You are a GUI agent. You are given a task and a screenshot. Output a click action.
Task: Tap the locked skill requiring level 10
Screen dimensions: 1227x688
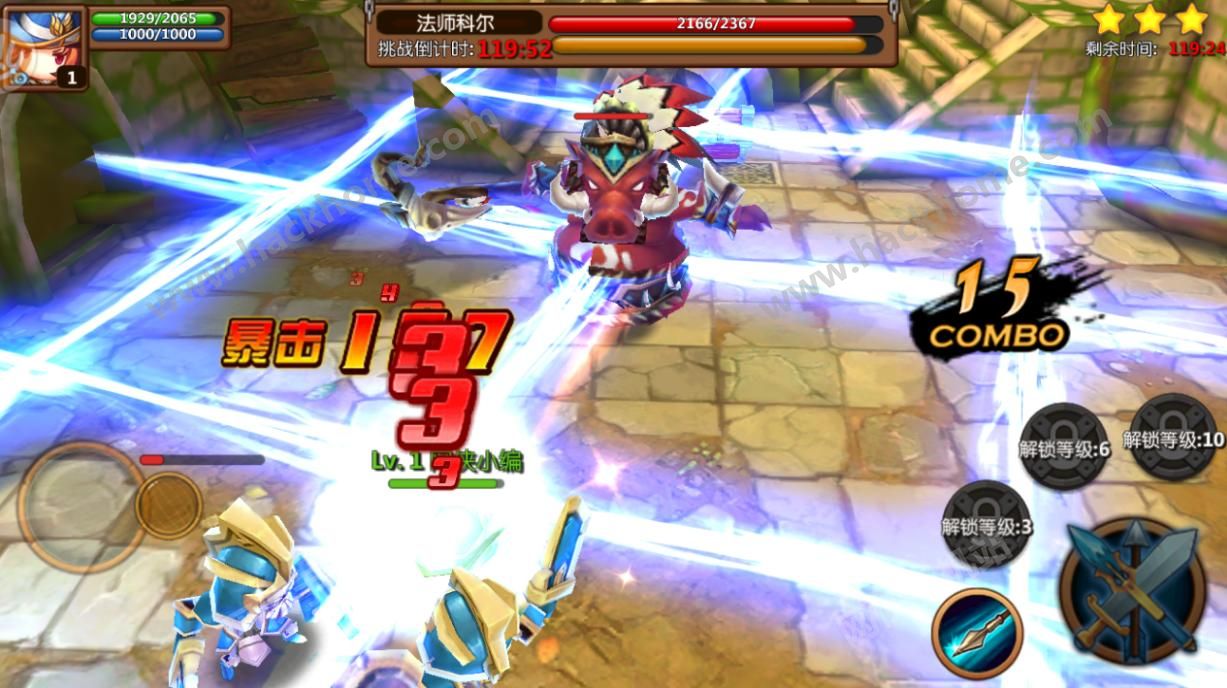[x=1173, y=438]
